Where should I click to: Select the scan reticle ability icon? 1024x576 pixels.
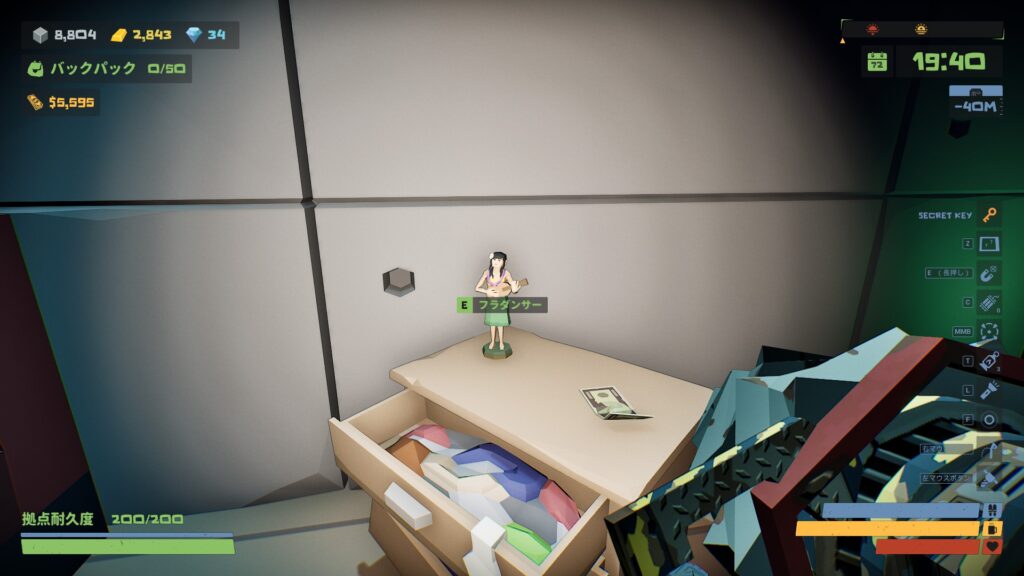990,331
